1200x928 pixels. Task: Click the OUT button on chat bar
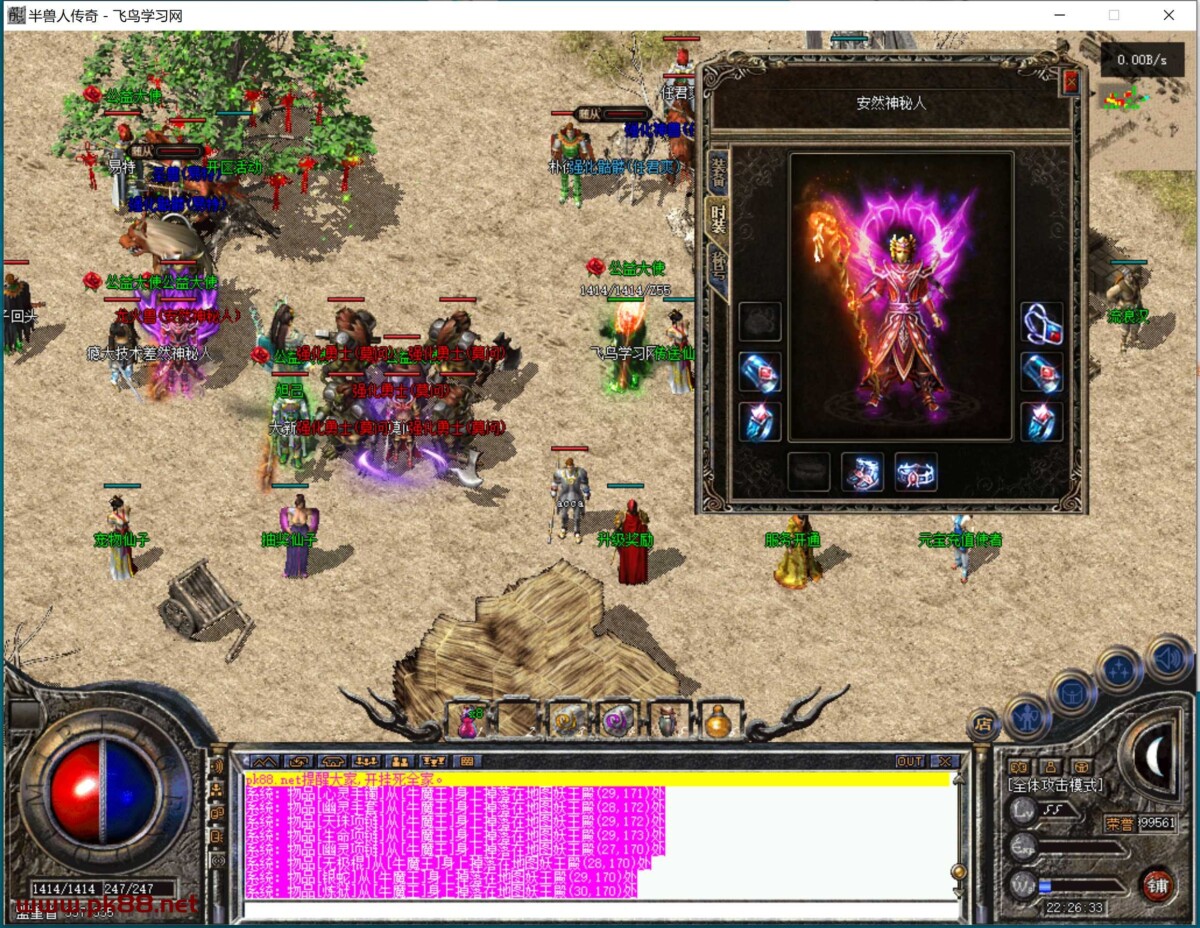[909, 761]
